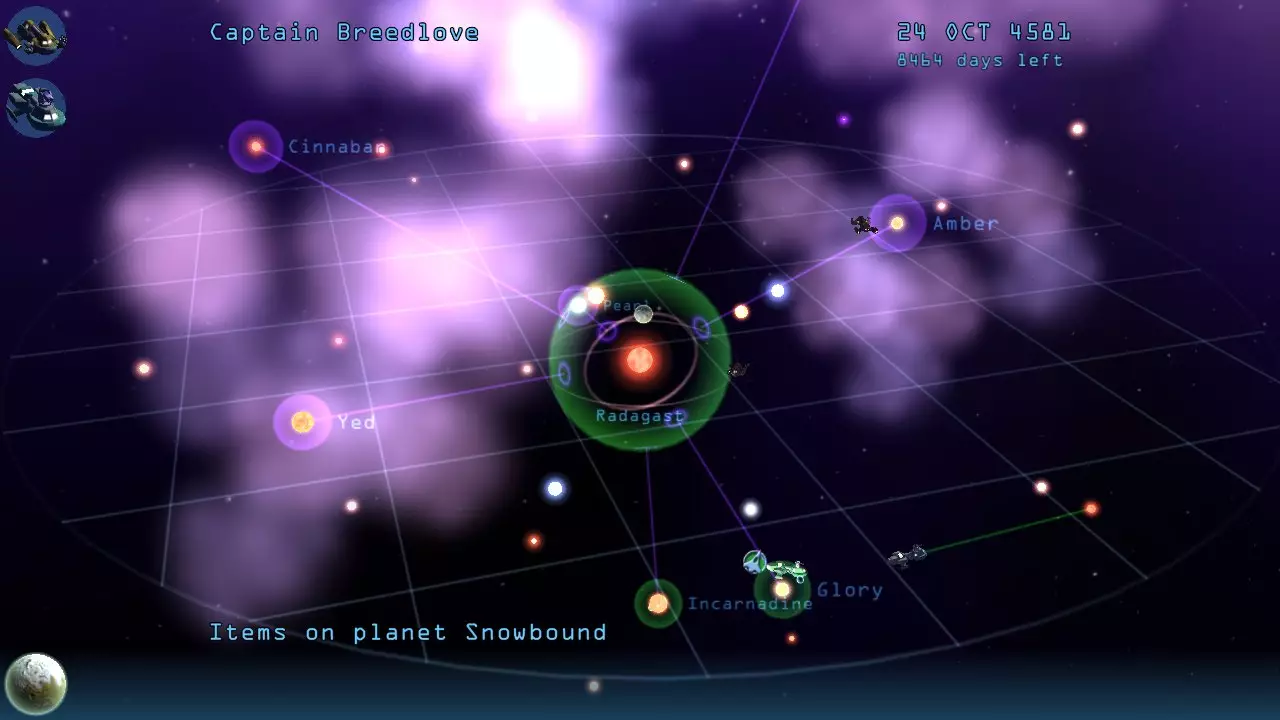Click the Captain Breedlove name

pos(343,32)
